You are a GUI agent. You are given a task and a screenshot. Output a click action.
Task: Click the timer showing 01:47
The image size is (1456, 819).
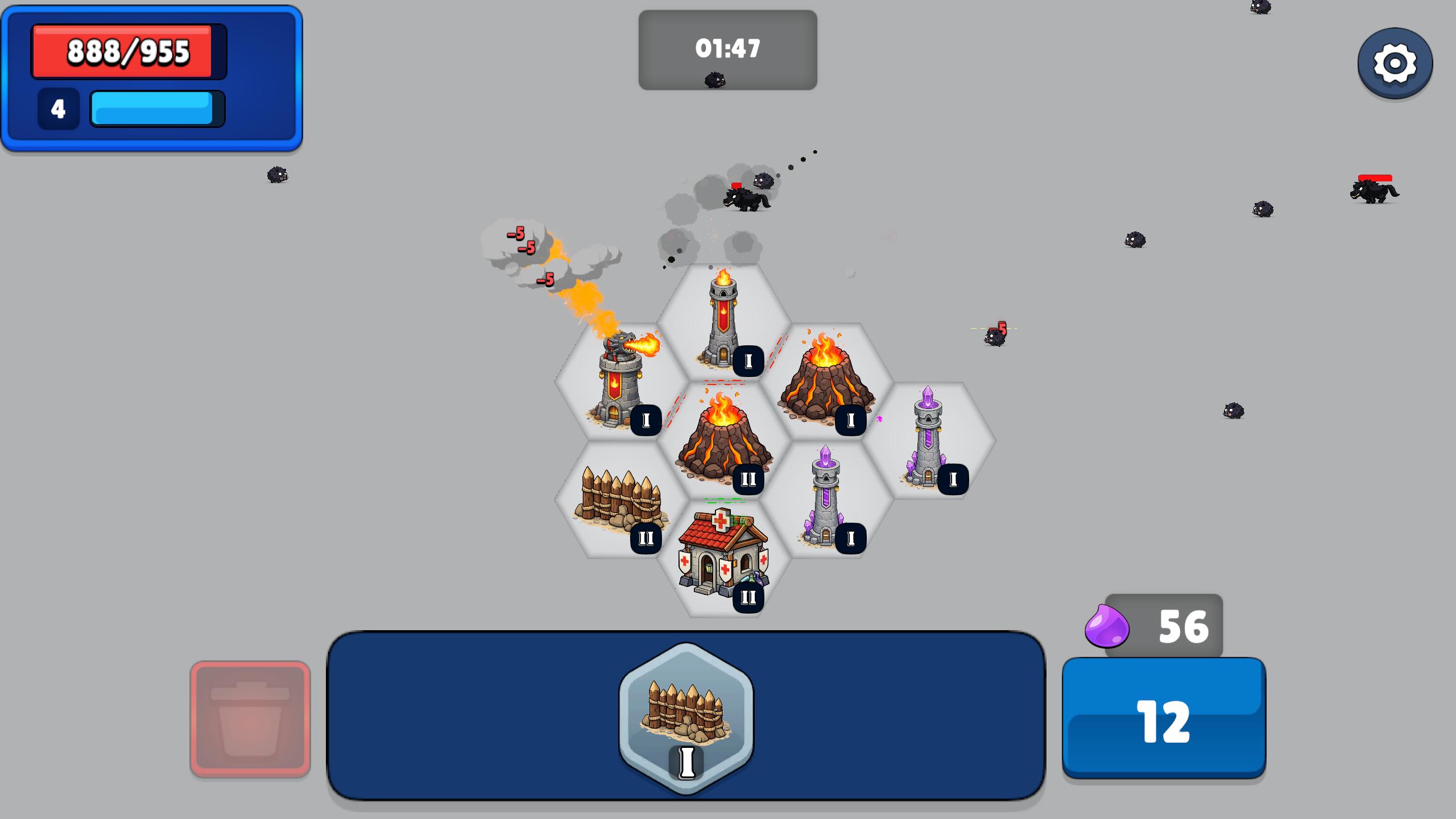727,49
